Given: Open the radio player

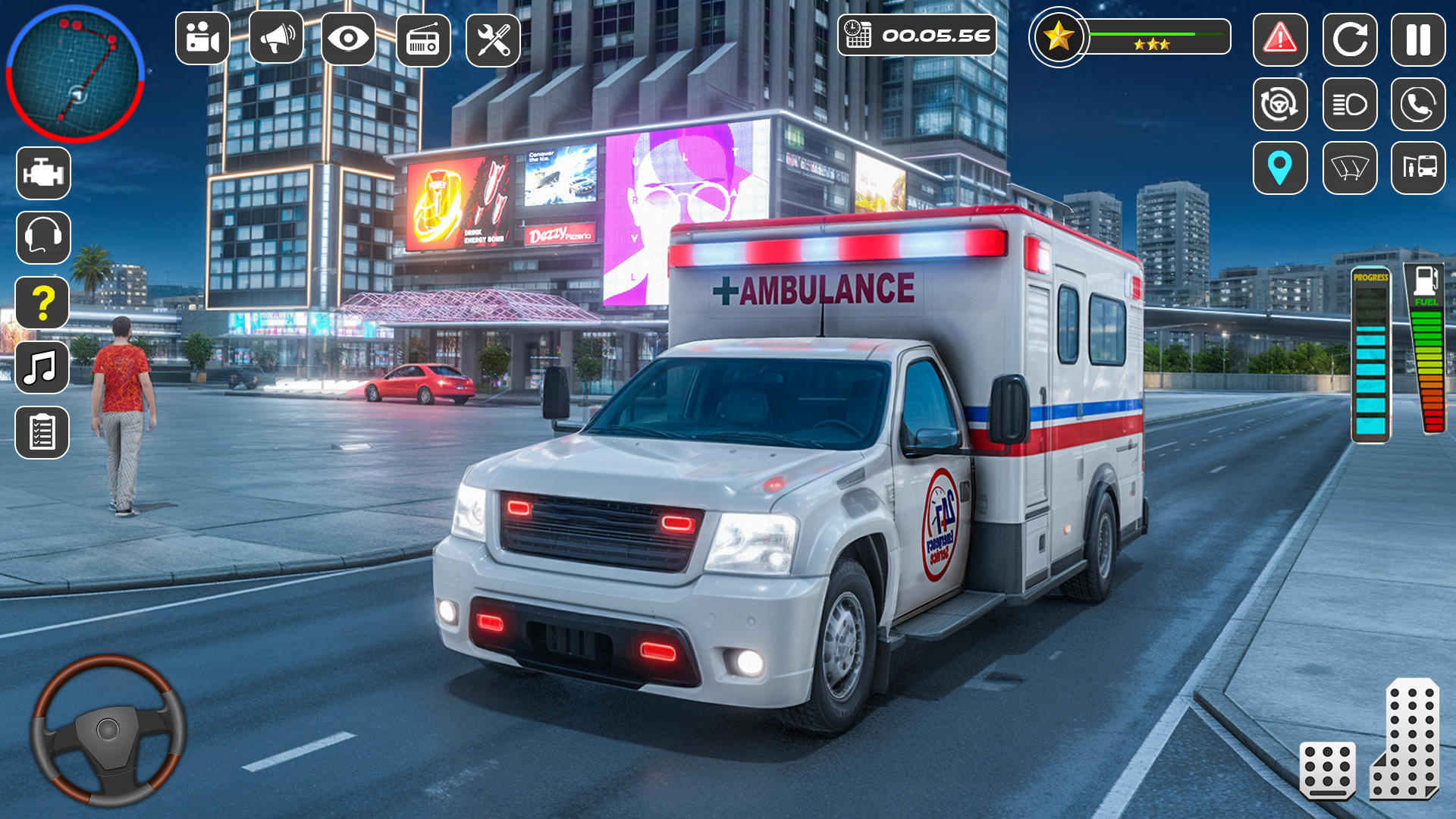Looking at the screenshot, I should coord(423,39).
